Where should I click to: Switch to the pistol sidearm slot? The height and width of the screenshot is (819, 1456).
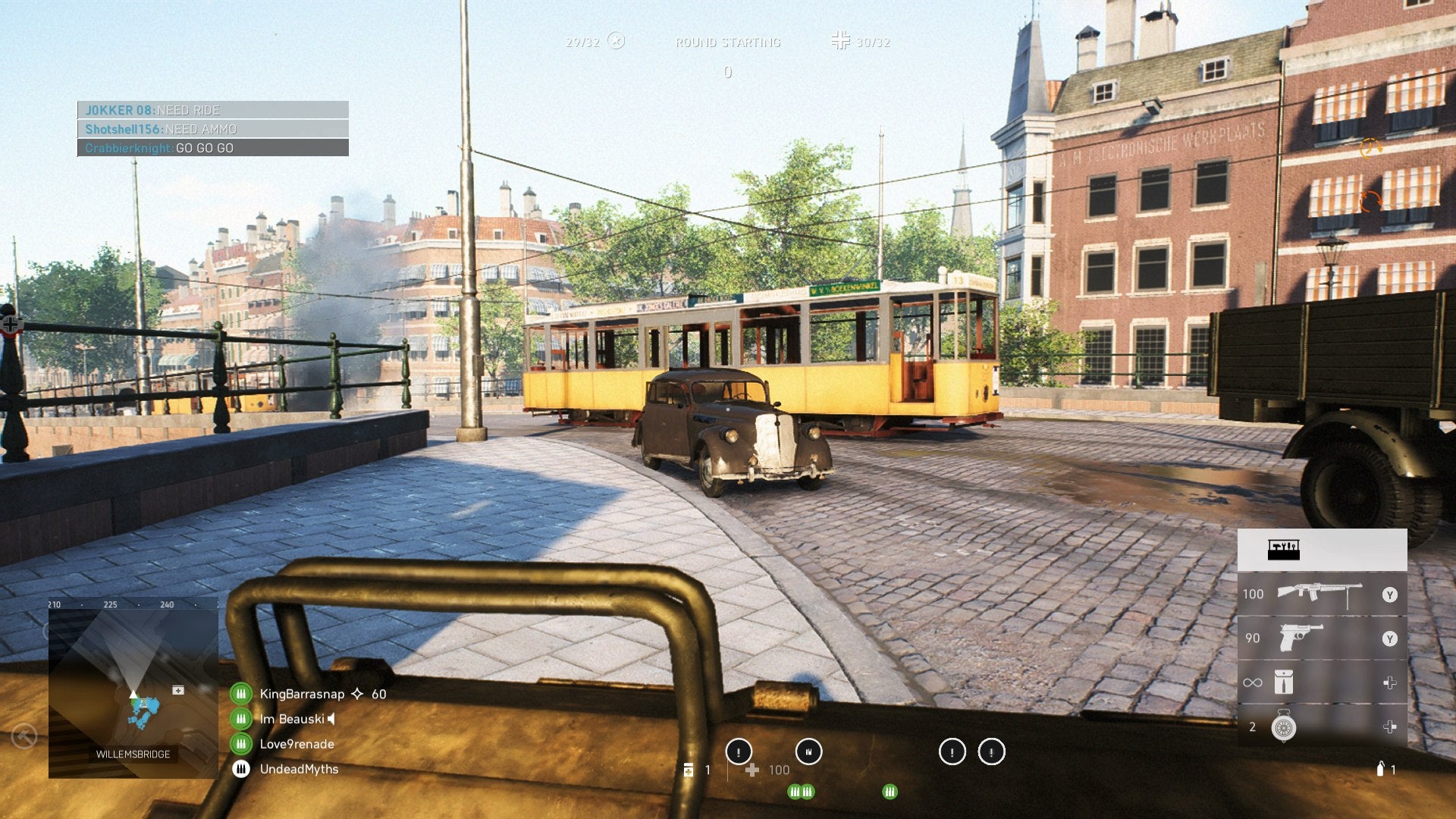point(1321,639)
